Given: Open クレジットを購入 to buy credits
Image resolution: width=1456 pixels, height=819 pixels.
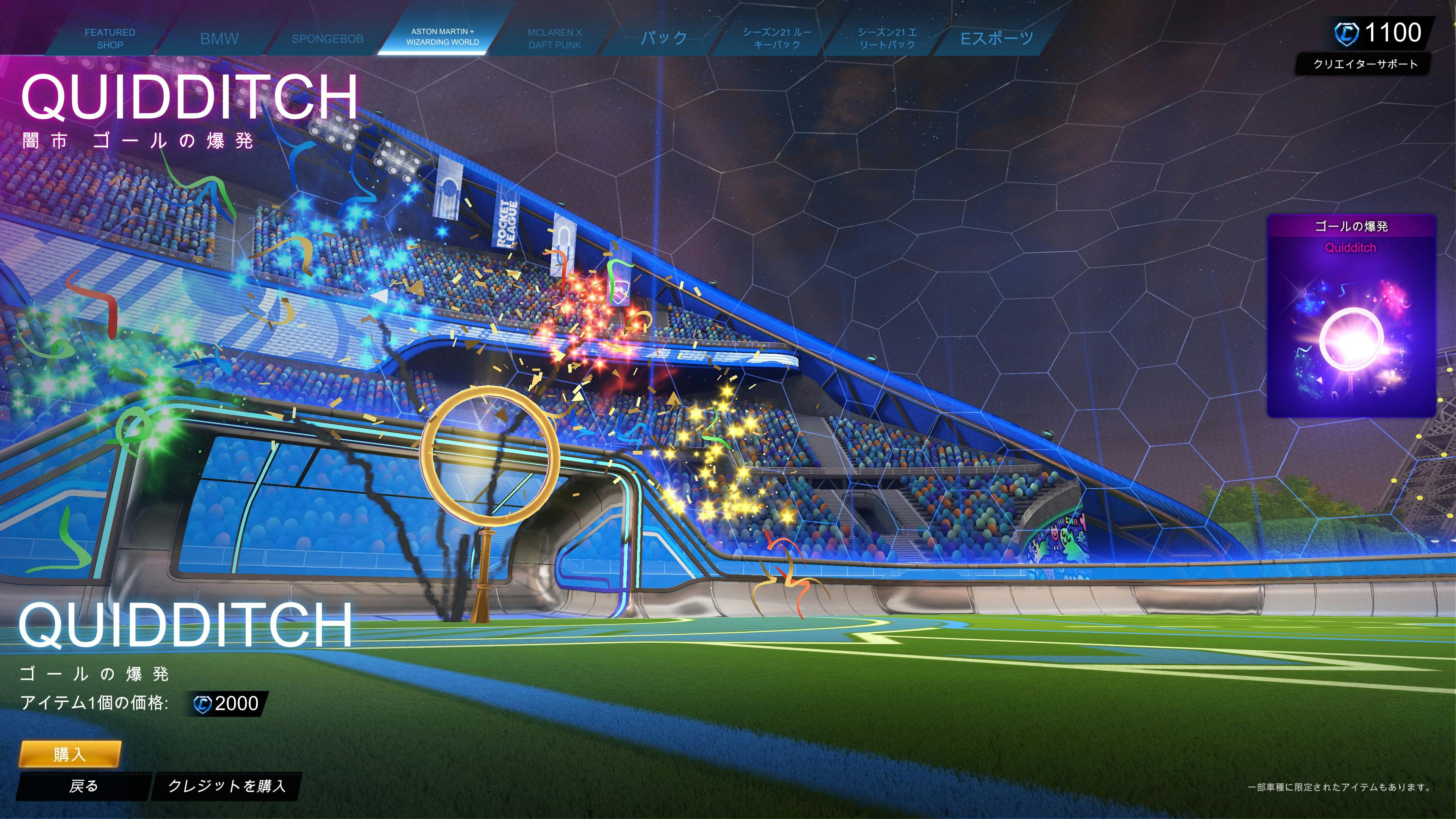Looking at the screenshot, I should click(227, 786).
